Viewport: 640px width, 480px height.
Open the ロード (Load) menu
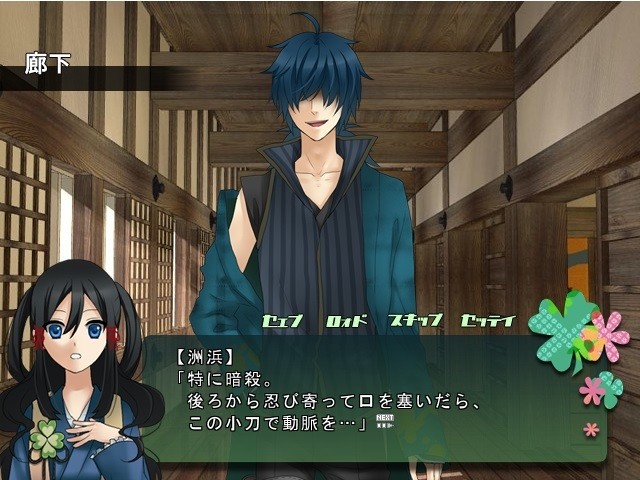(347, 321)
